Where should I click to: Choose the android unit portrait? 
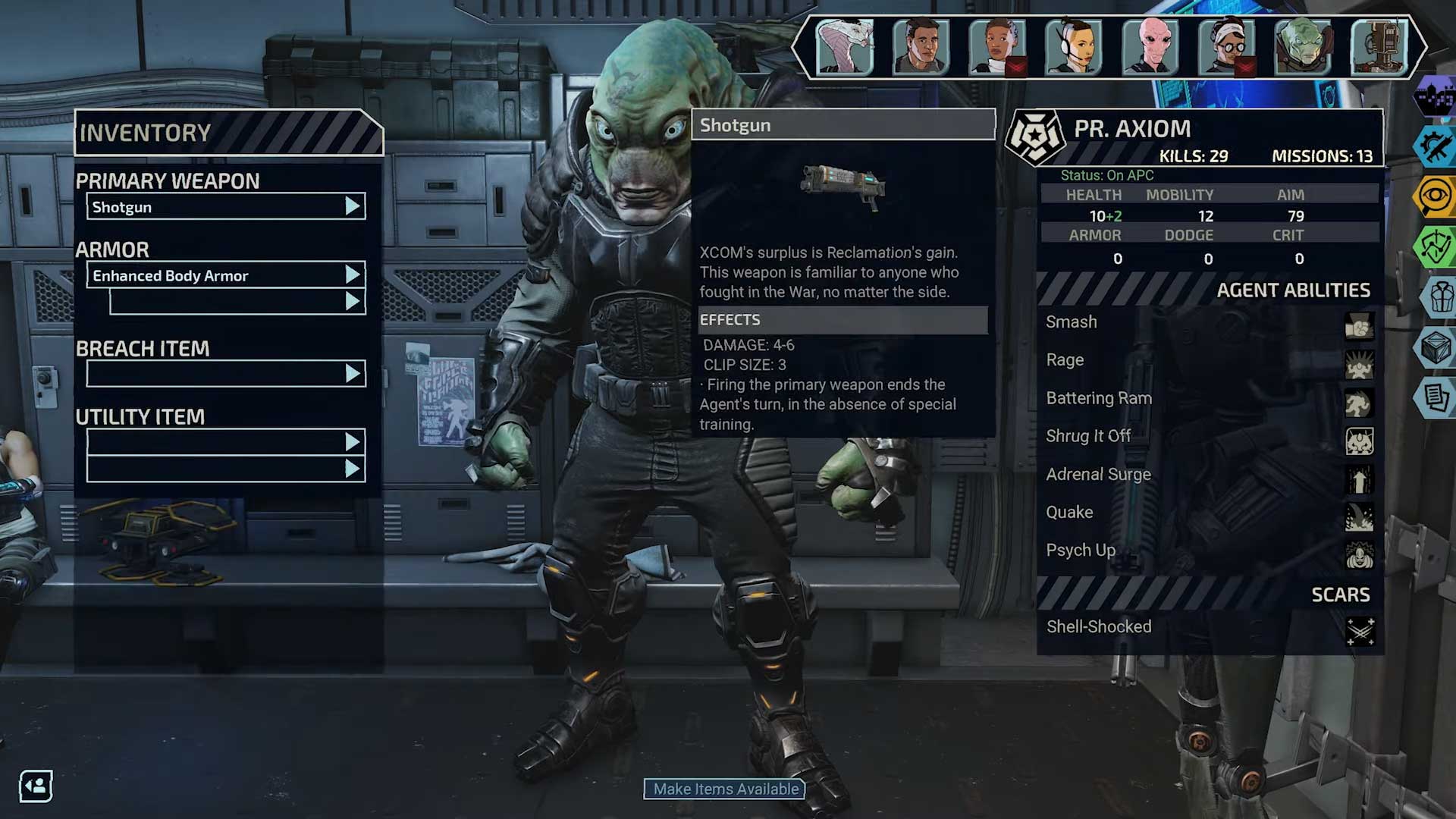pyautogui.click(x=1379, y=47)
